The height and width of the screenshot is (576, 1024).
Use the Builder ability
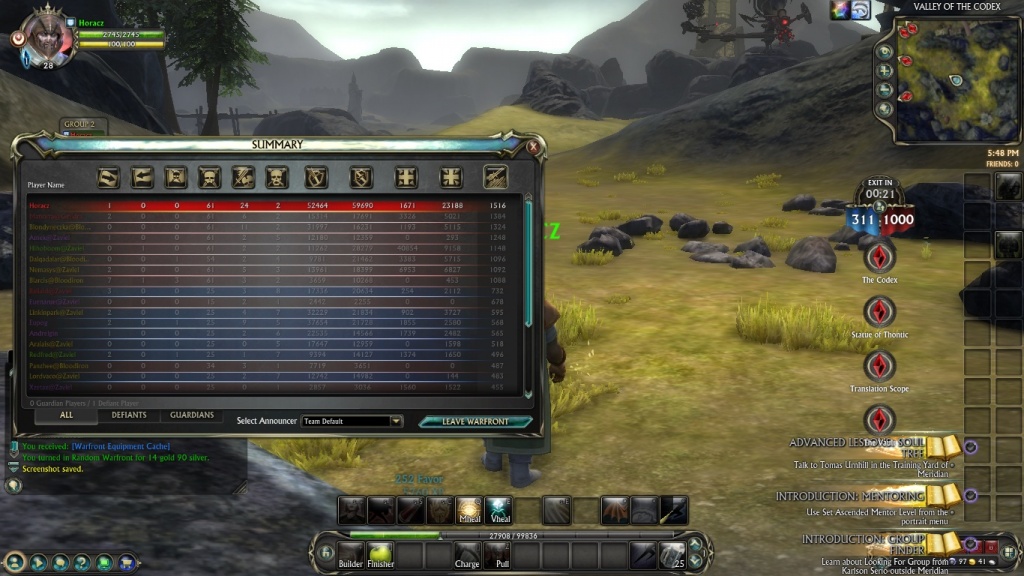click(350, 553)
